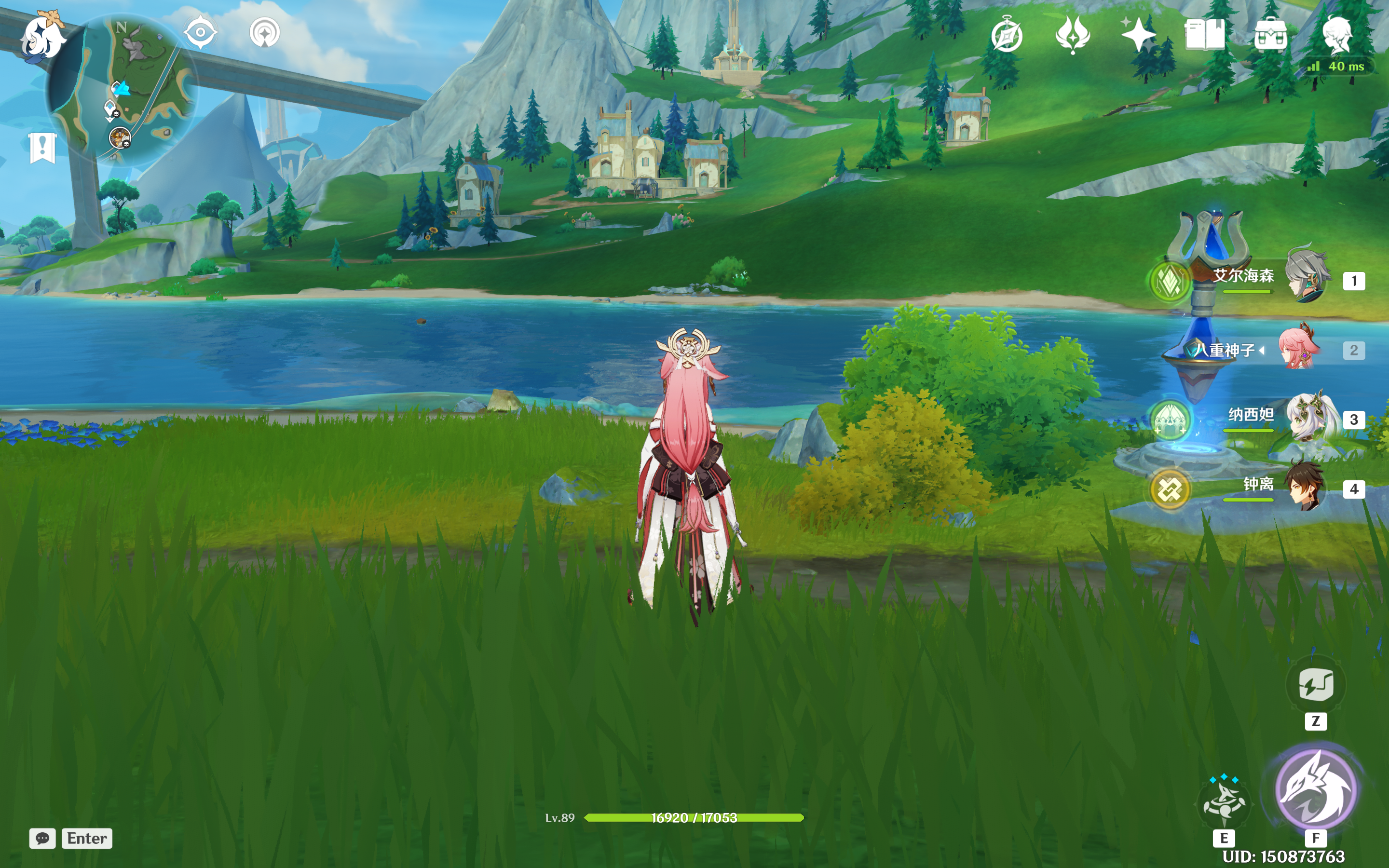The height and width of the screenshot is (868, 1389).
Task: Open the inventory bag icon
Action: tap(1270, 36)
